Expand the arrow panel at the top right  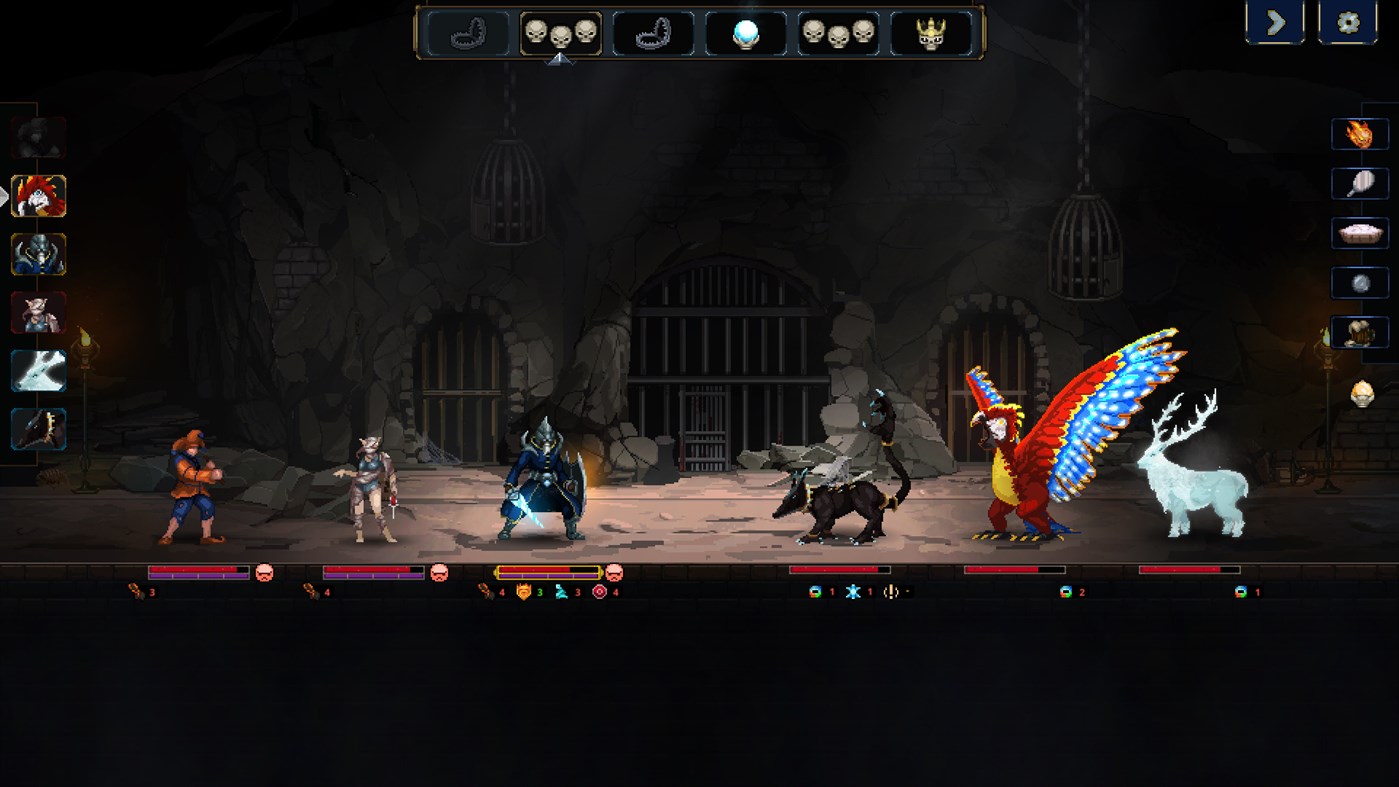pos(1274,21)
